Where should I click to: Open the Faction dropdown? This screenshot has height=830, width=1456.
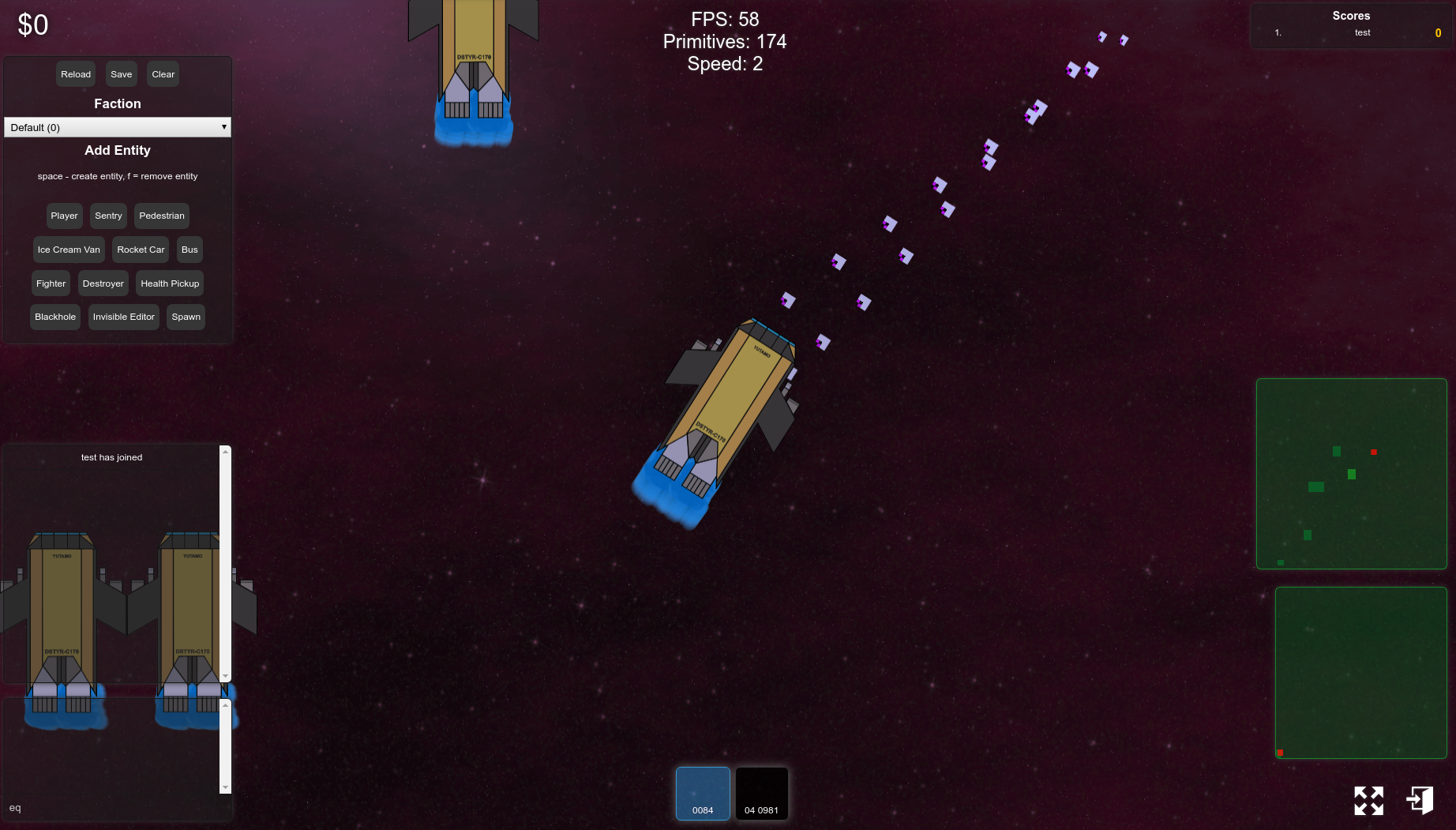[x=118, y=127]
